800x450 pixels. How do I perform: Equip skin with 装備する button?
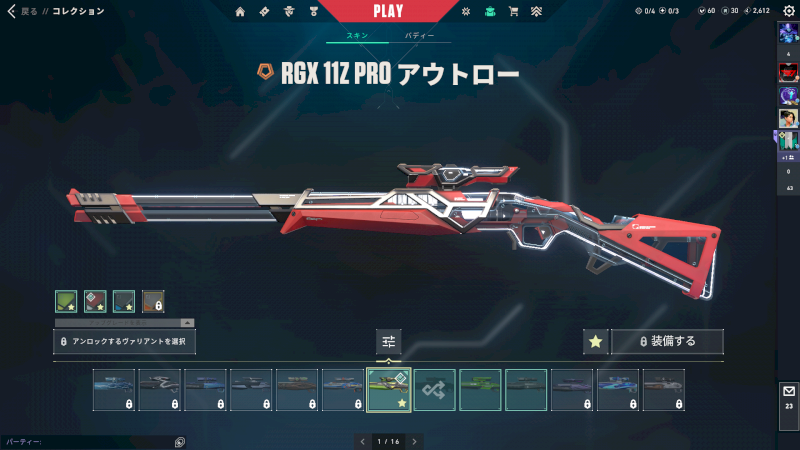tap(667, 342)
